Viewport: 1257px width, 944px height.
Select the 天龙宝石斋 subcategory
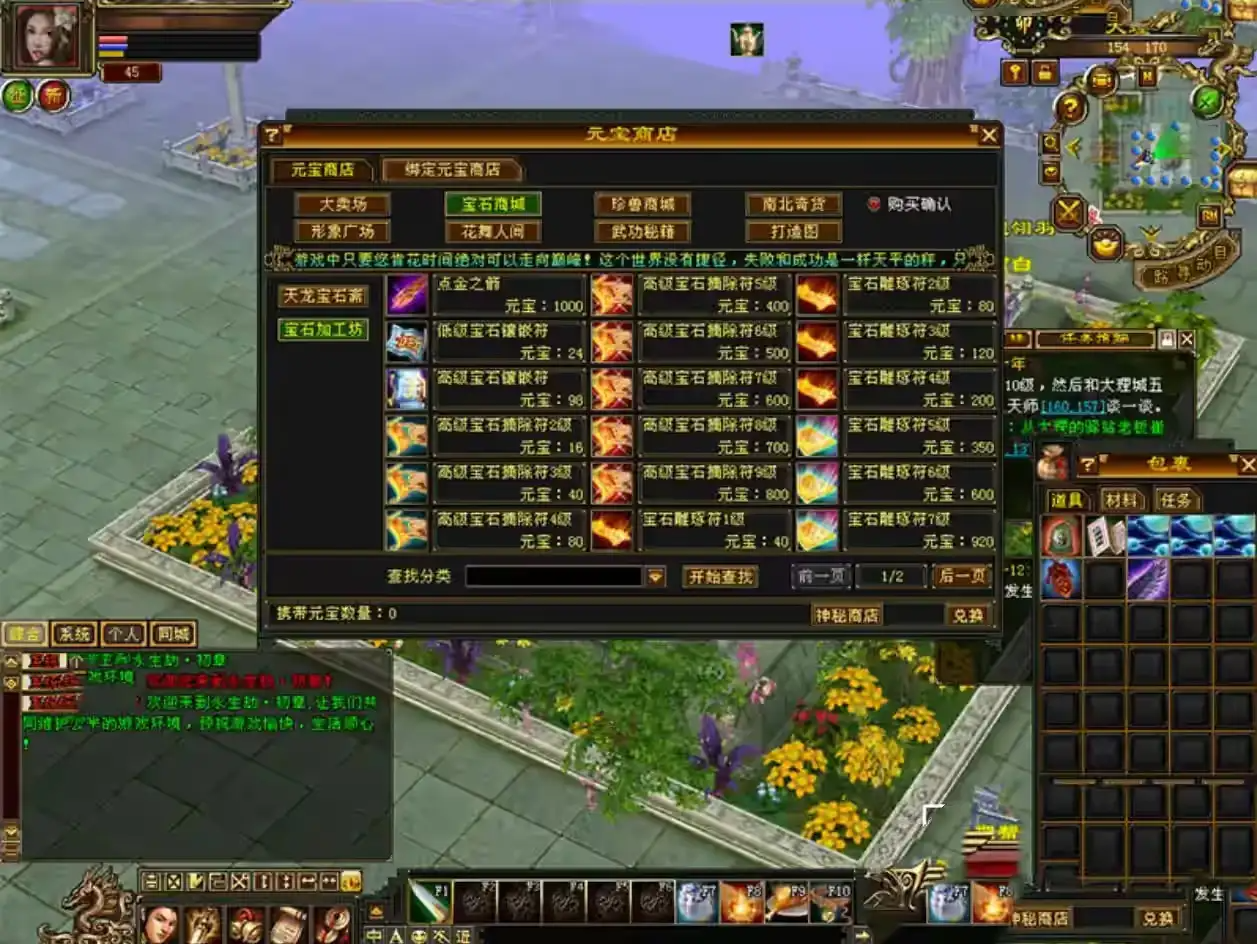(x=322, y=296)
